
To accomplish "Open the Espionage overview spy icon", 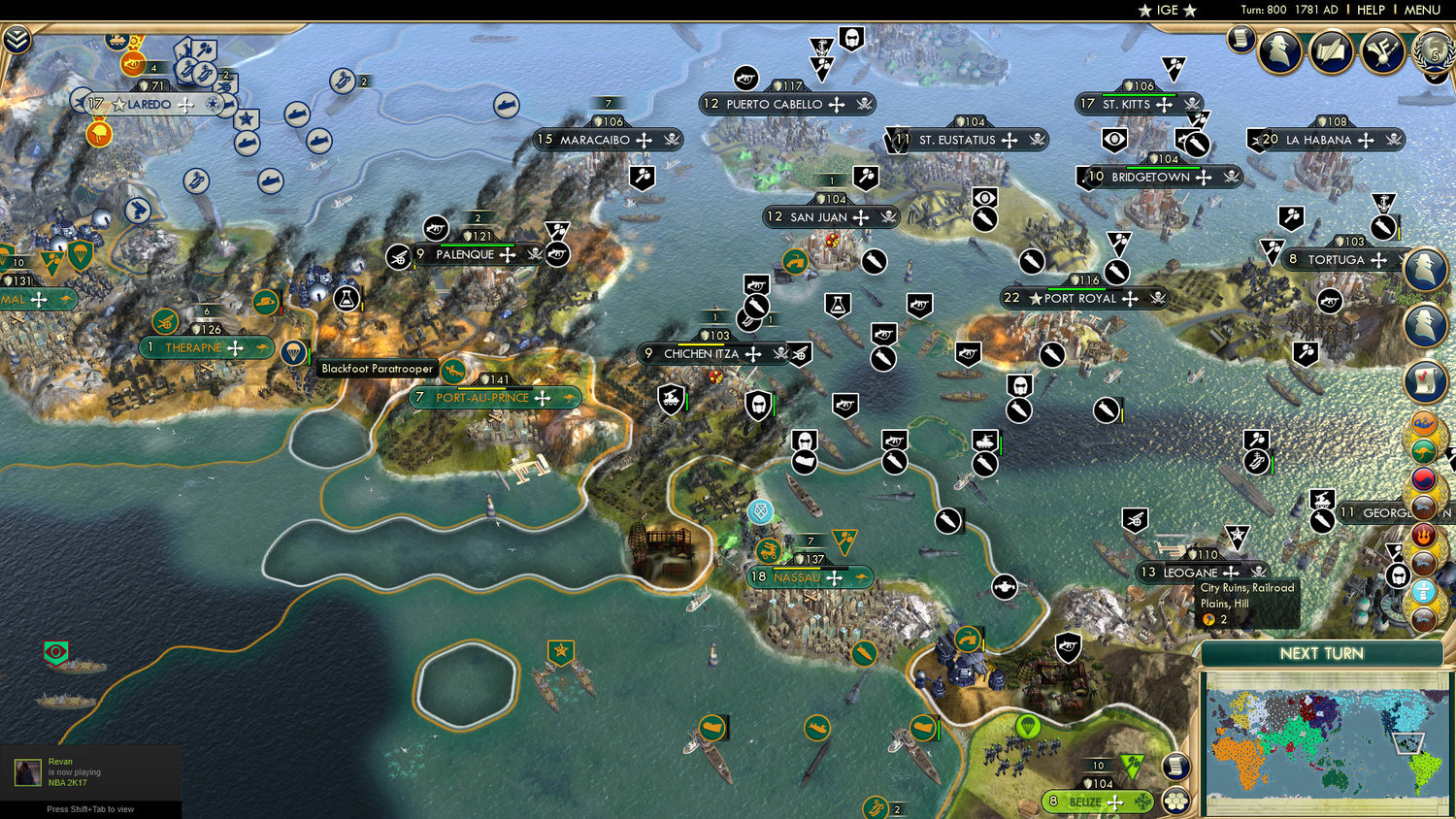I will click(1279, 50).
